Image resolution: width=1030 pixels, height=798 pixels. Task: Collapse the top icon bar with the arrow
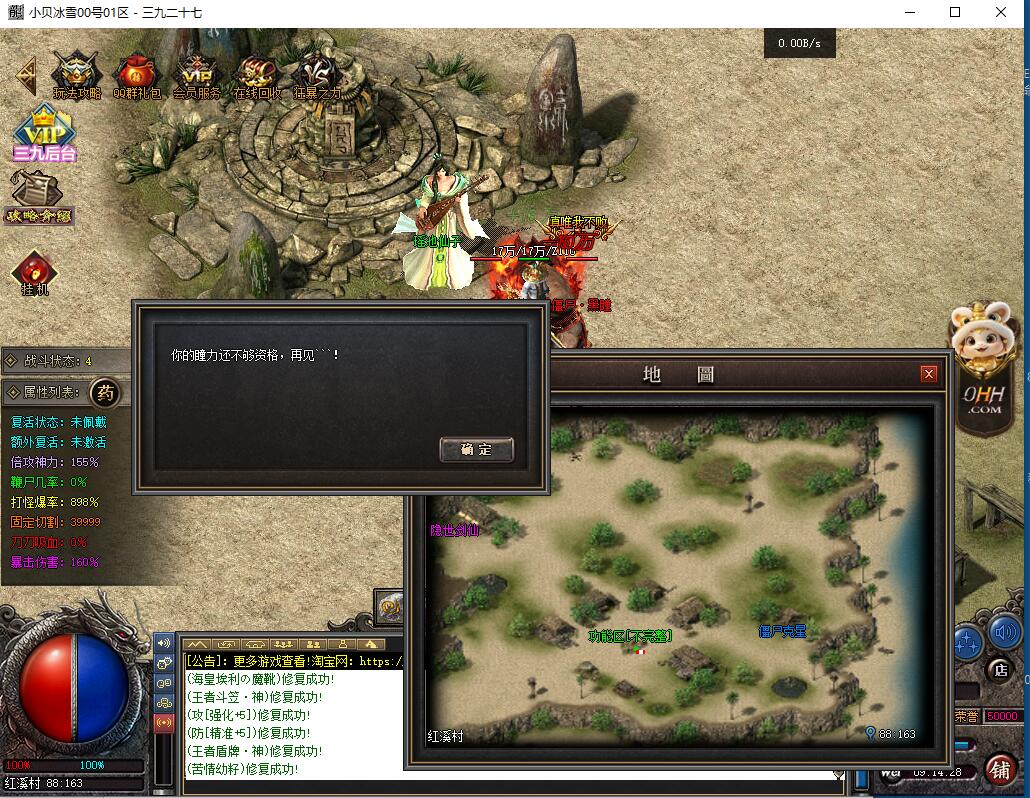point(26,73)
